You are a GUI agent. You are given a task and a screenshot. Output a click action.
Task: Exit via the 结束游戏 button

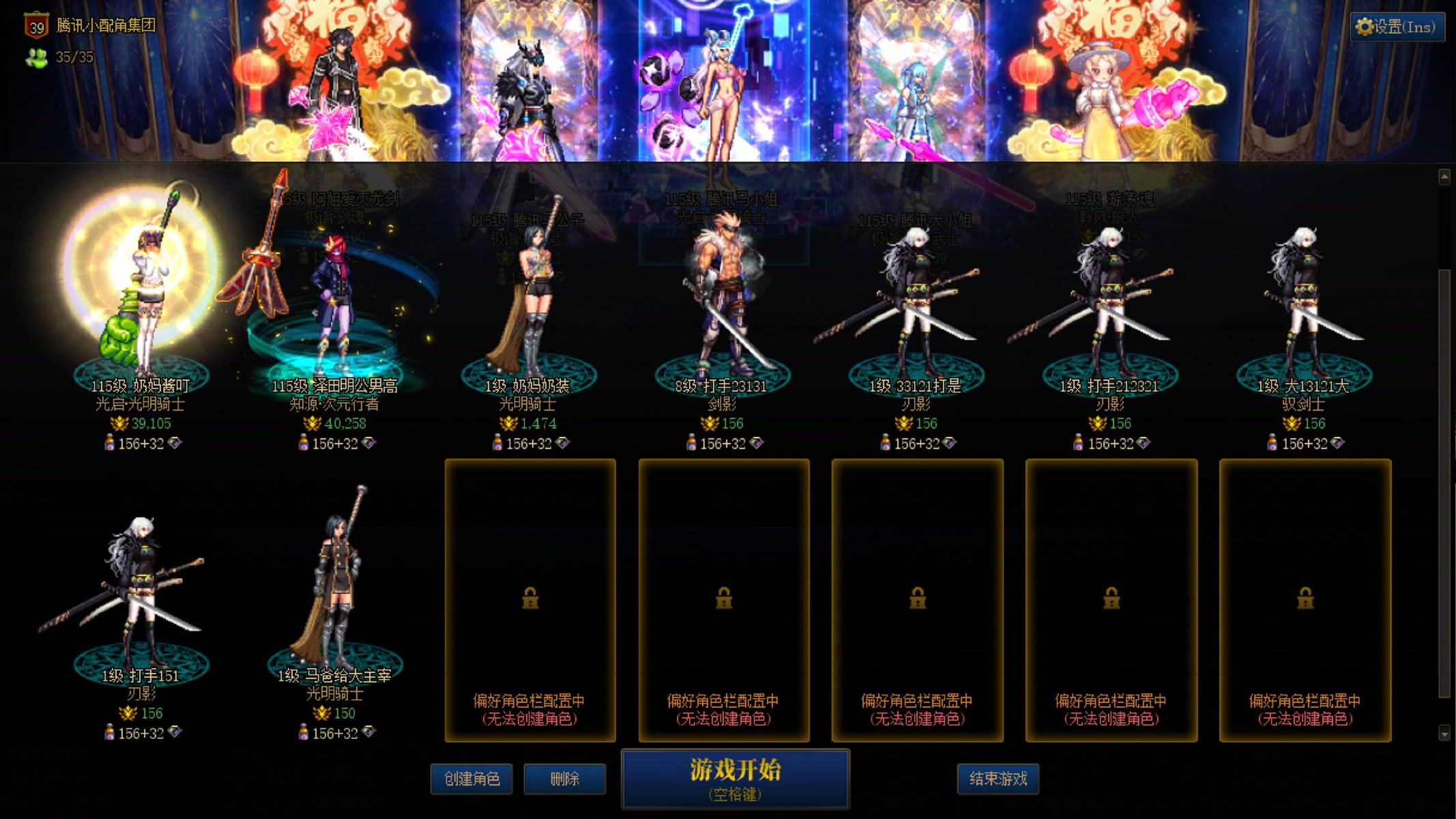point(999,779)
